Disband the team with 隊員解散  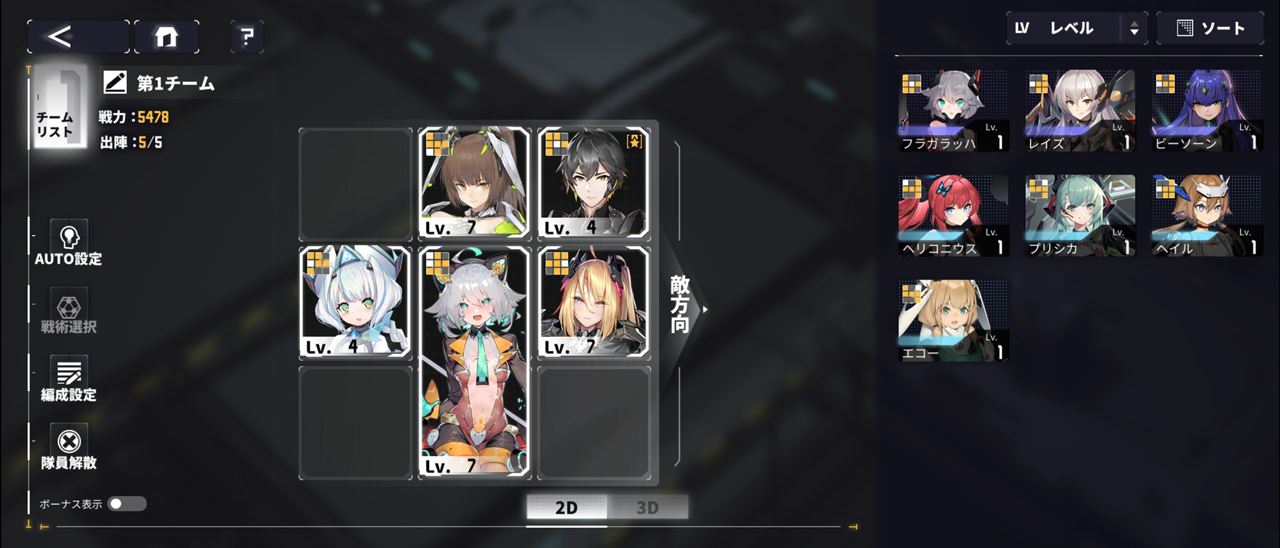69,447
